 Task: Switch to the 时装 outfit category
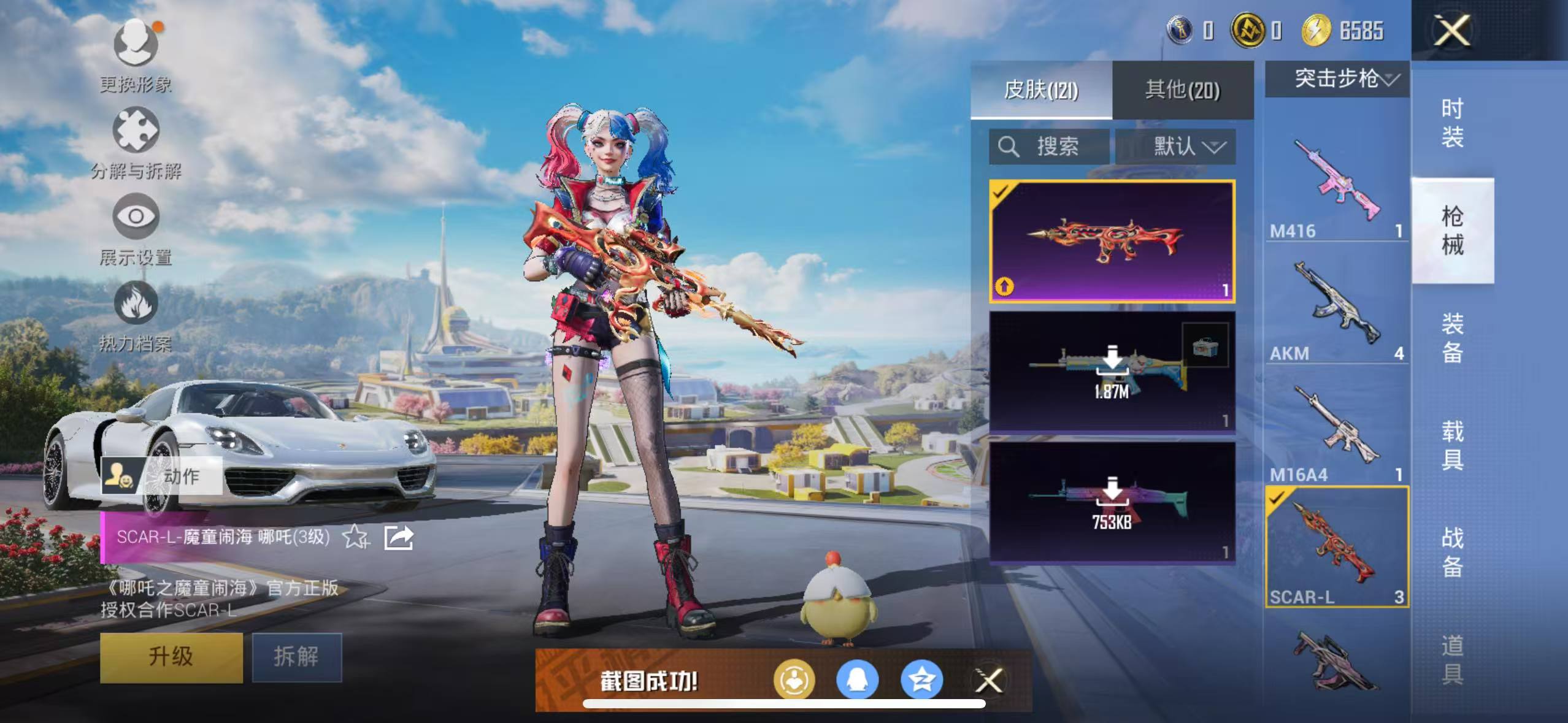coord(1452,123)
